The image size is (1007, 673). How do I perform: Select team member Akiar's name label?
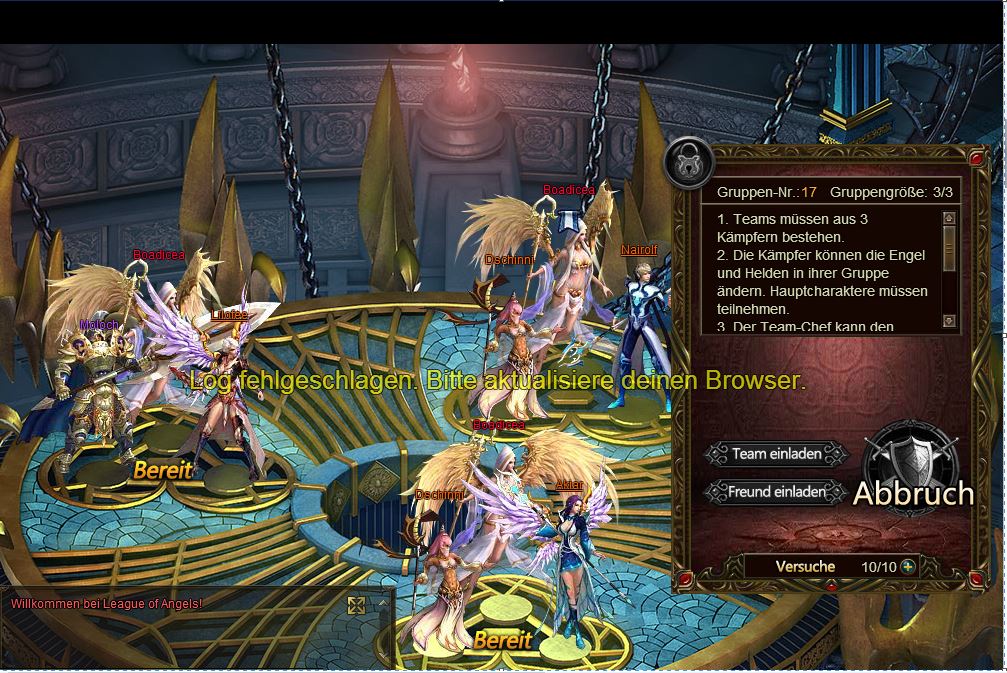[569, 485]
